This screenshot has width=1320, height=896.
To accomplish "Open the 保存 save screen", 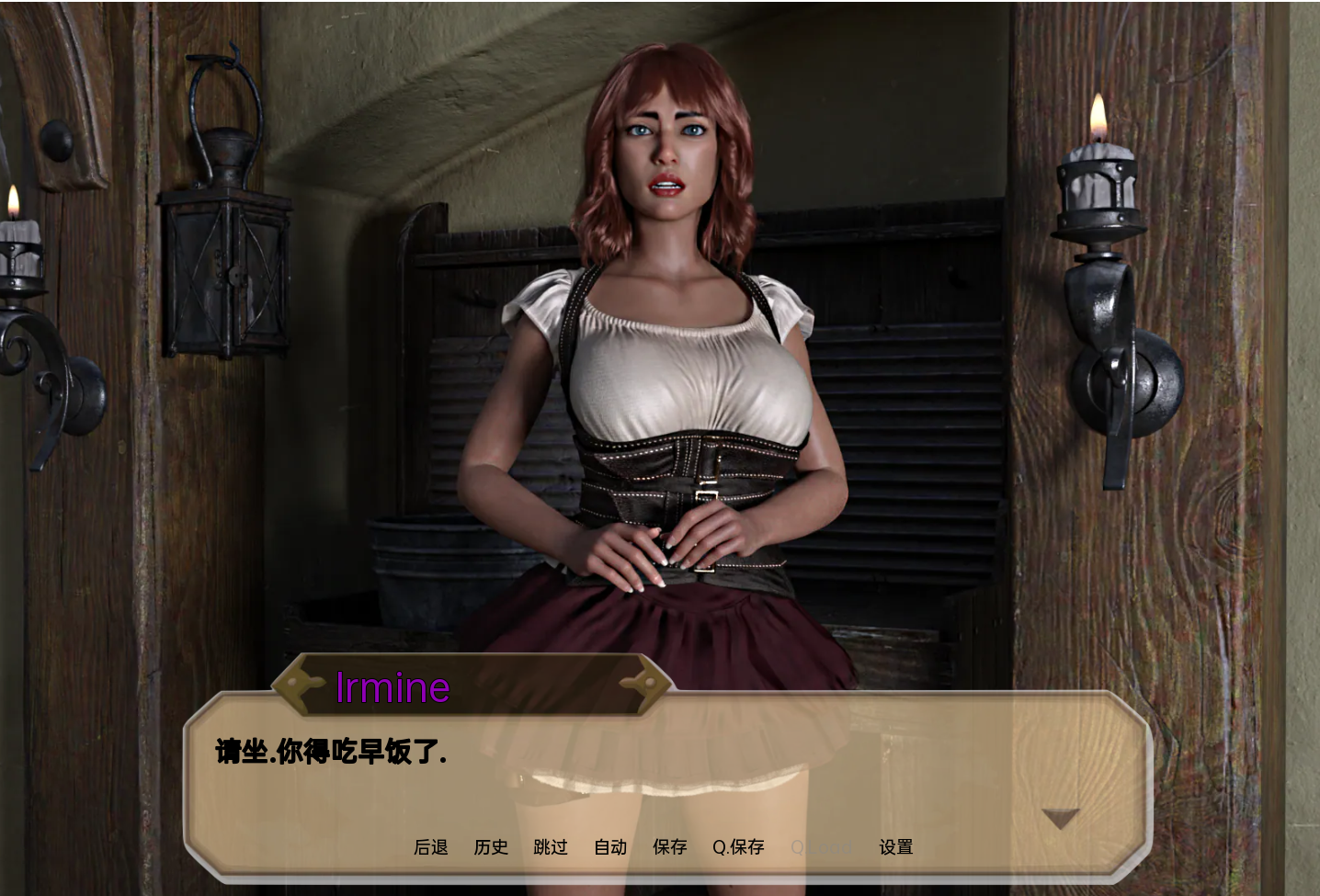I will click(x=669, y=847).
